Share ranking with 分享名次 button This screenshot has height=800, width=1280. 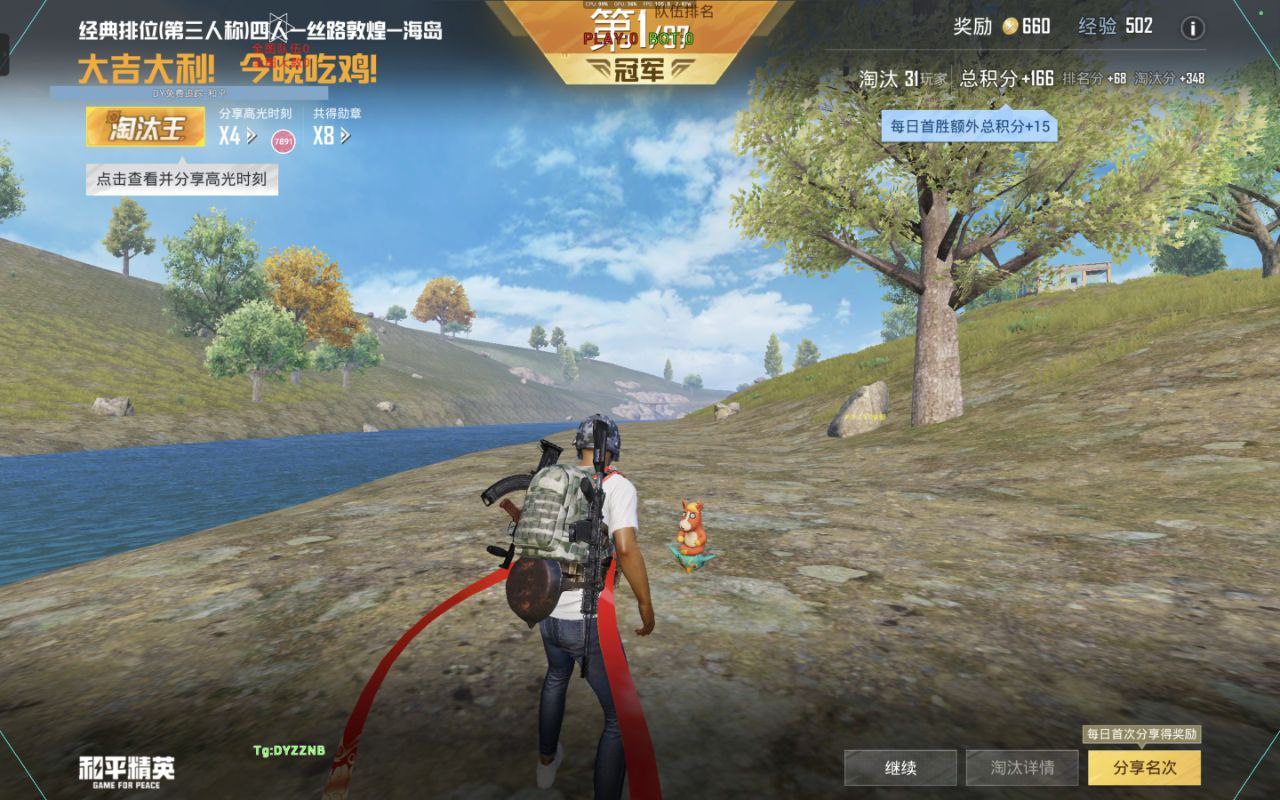(x=1144, y=768)
